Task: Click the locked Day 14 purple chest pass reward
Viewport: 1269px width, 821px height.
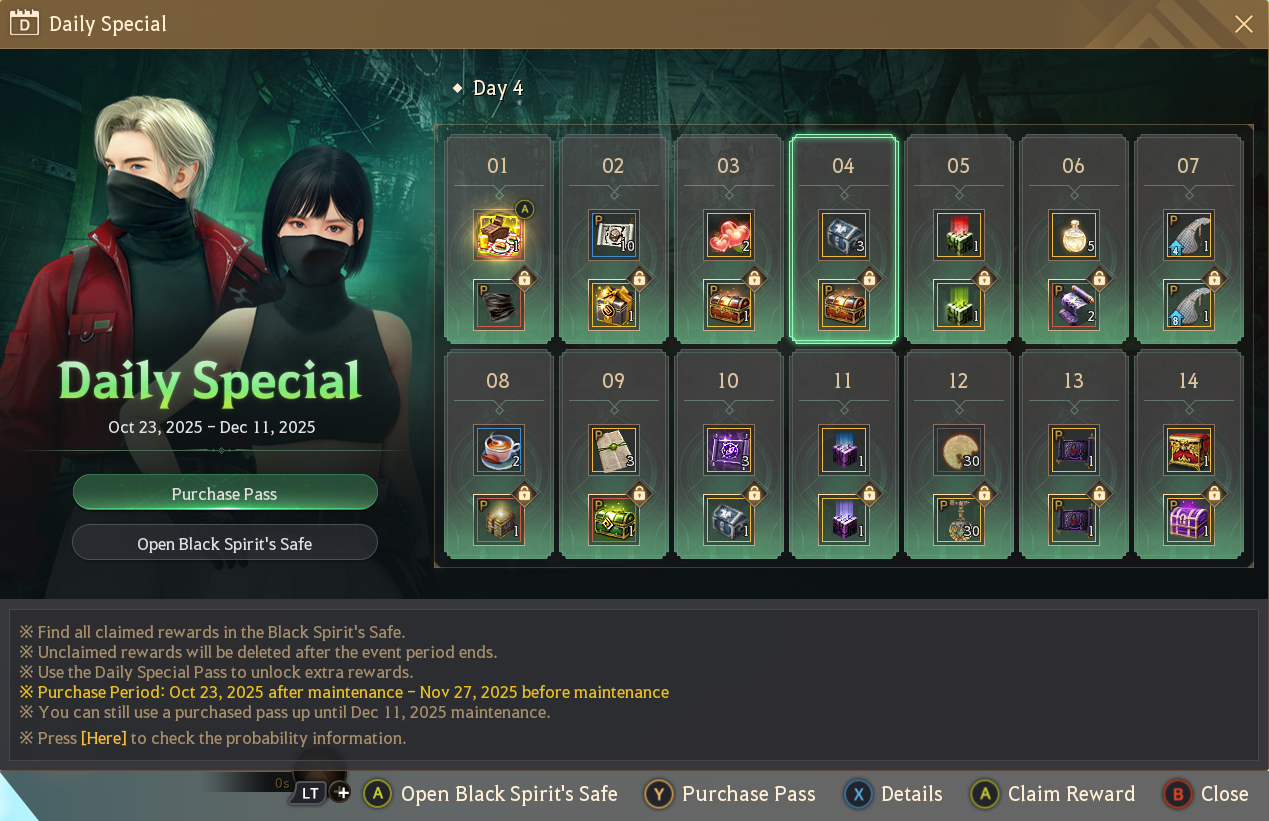Action: 1188,520
